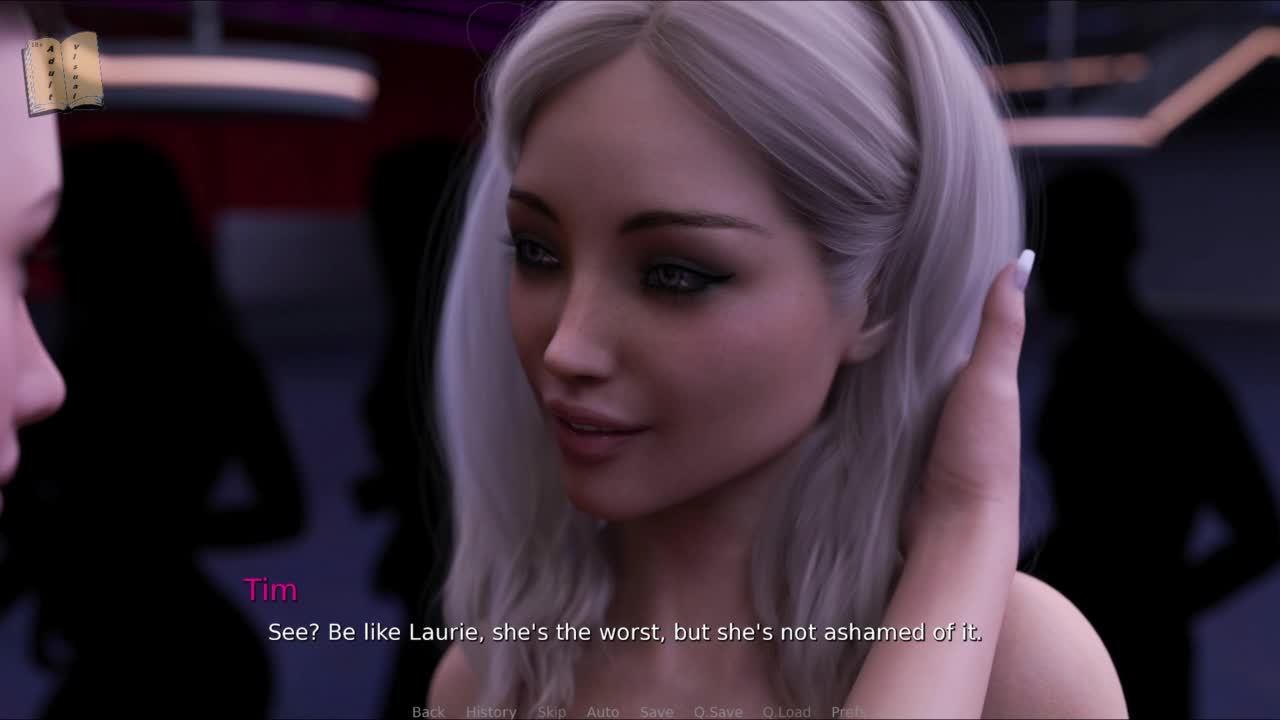This screenshot has height=720, width=1280.
Task: Toggle Auto dialogue advance
Action: (x=602, y=712)
